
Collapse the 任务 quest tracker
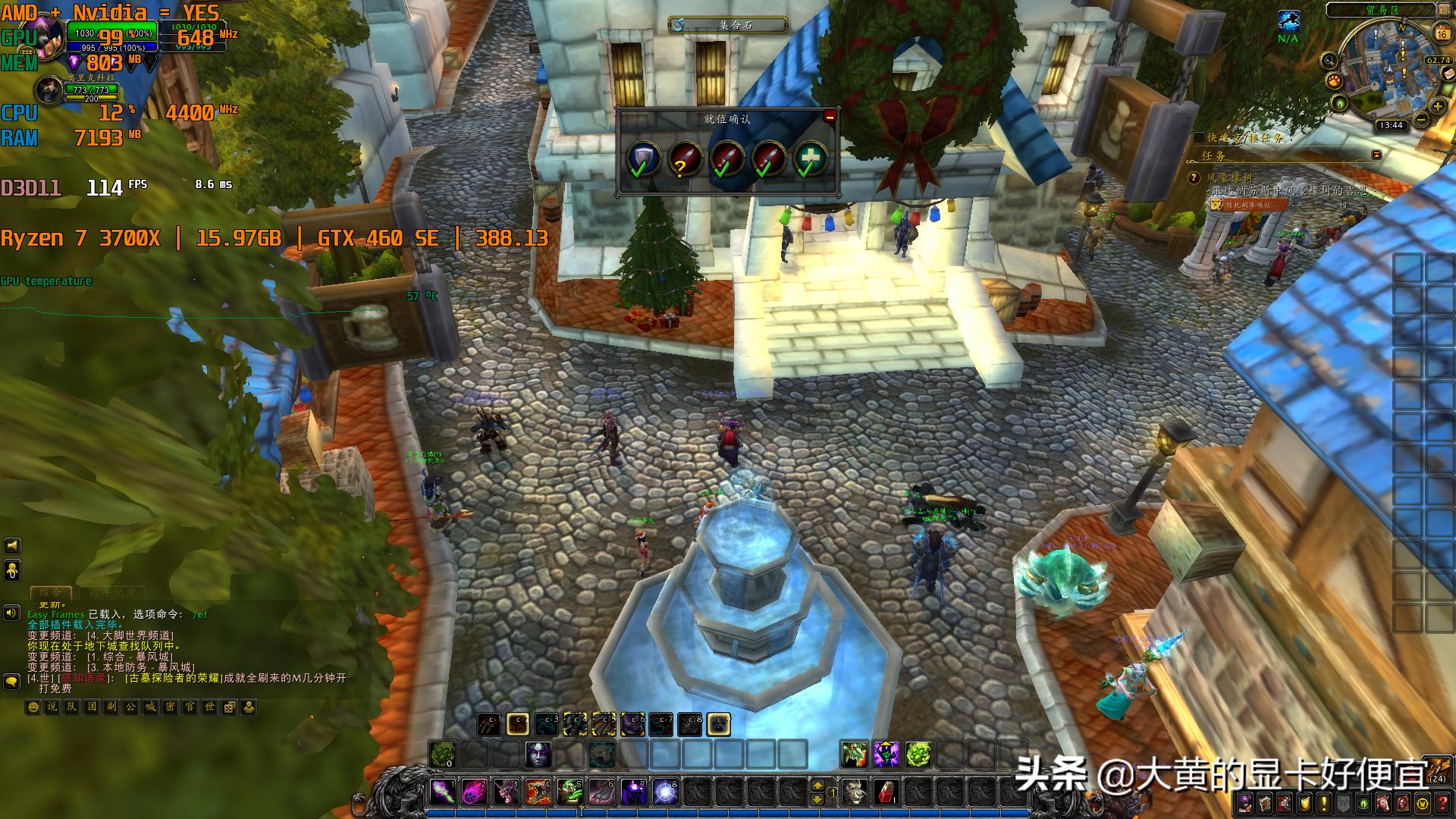point(1376,155)
